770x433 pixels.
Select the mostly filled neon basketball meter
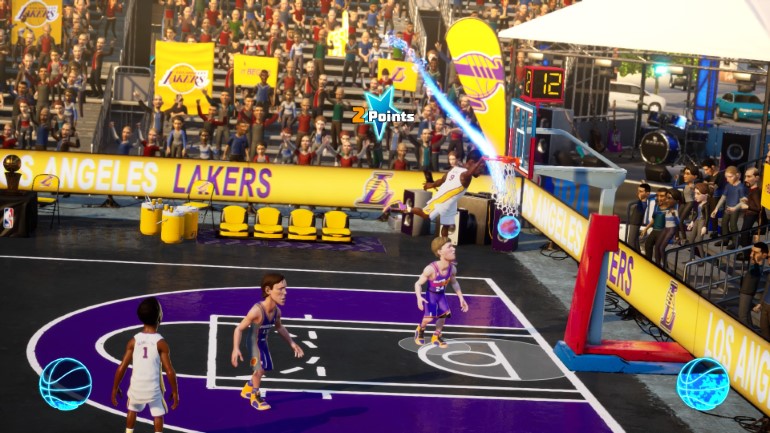(x=702, y=384)
